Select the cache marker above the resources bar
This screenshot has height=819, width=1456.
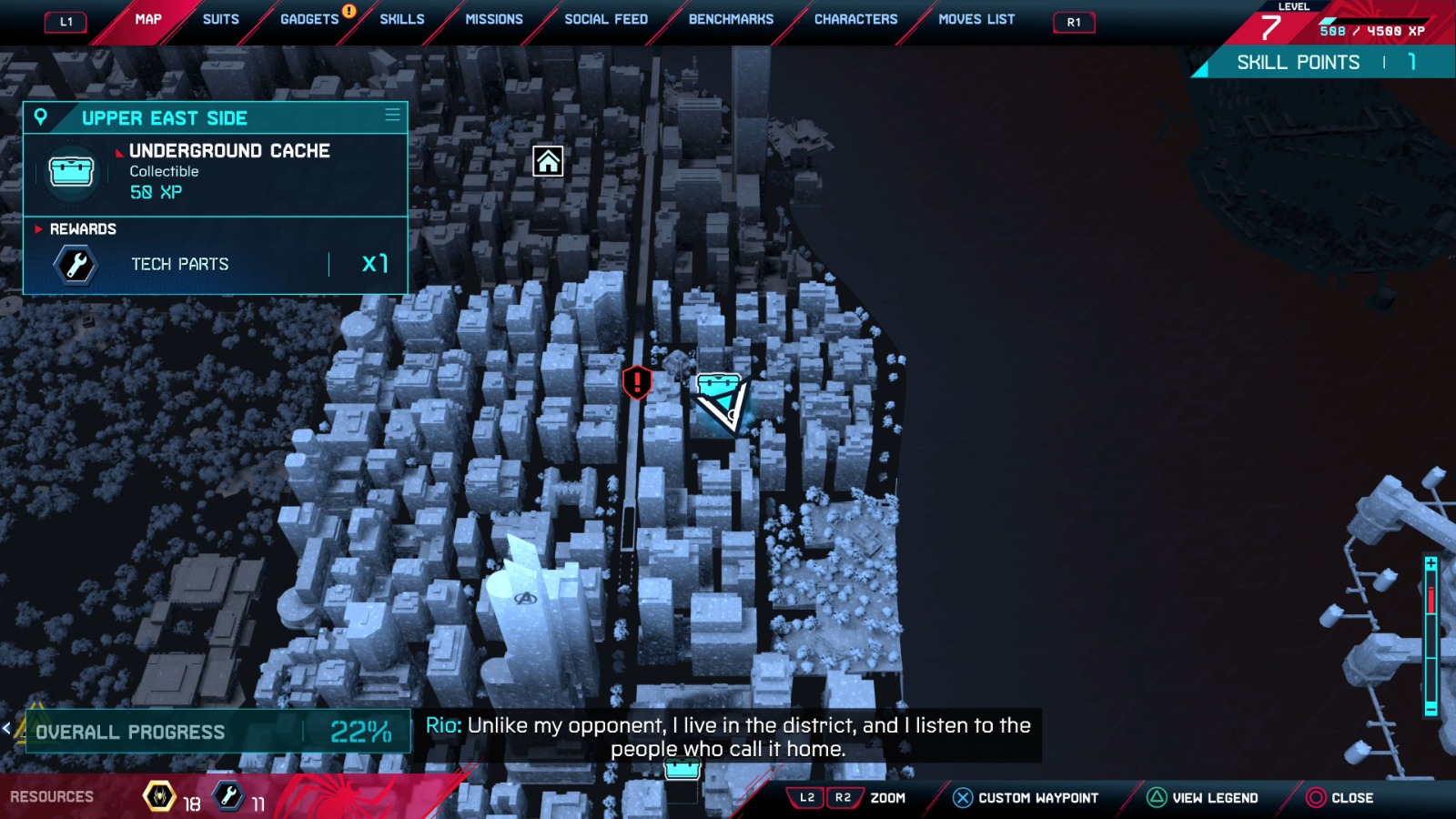[x=682, y=770]
